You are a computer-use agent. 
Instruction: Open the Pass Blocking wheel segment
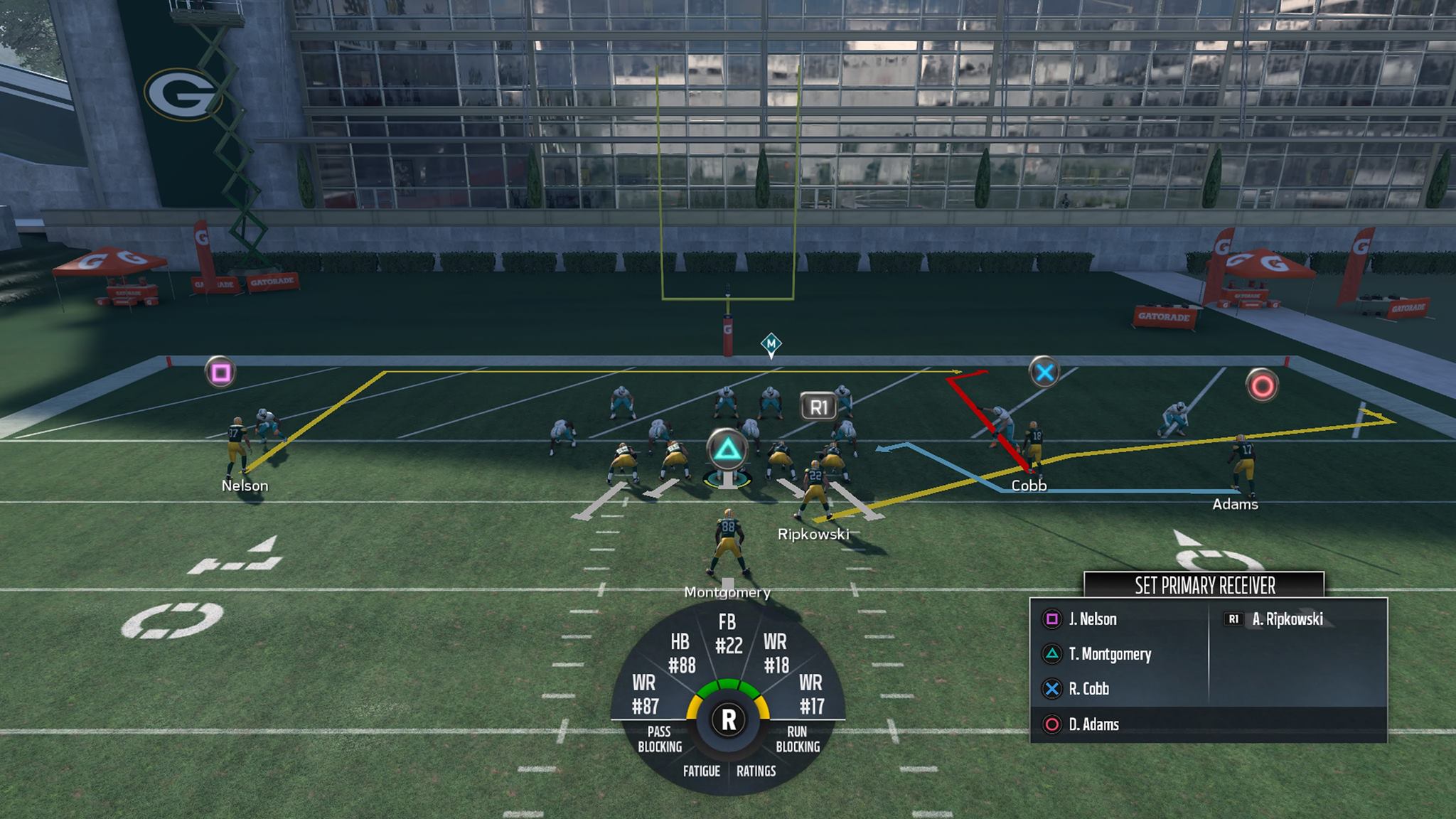659,739
